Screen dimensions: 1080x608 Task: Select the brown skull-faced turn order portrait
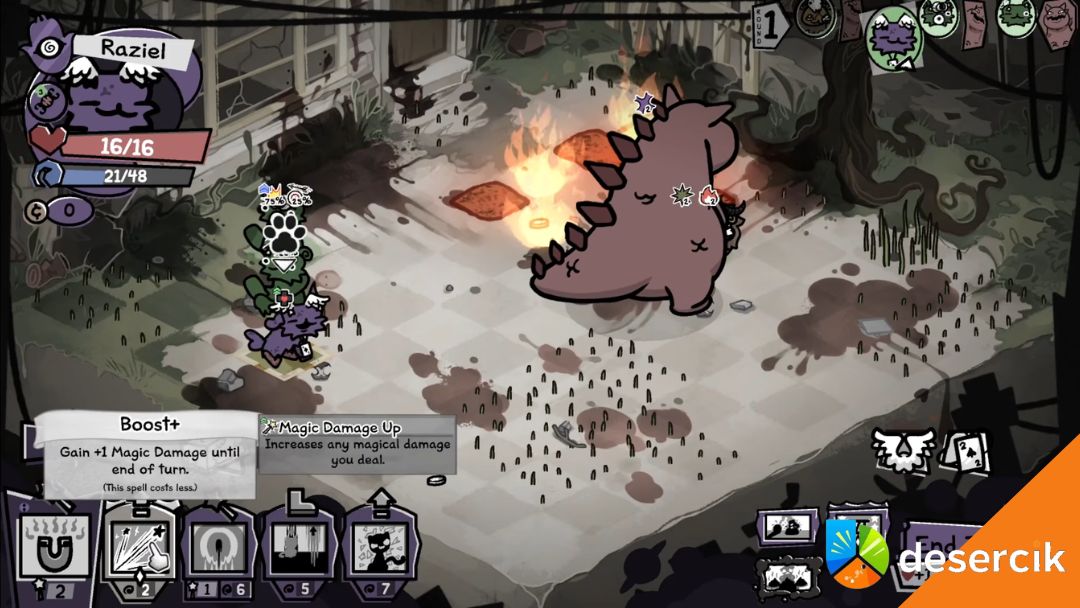[x=816, y=18]
